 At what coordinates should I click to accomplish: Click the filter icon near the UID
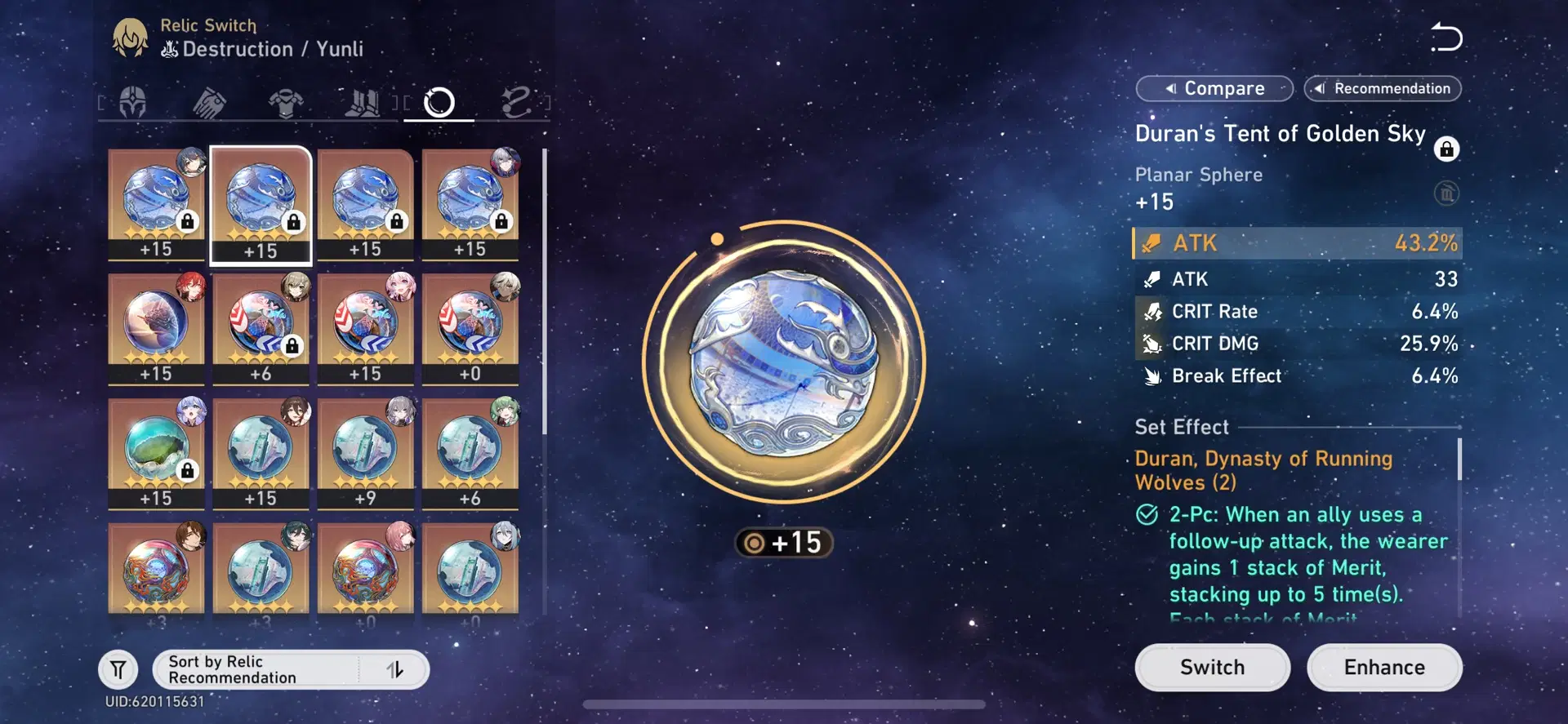tap(118, 668)
